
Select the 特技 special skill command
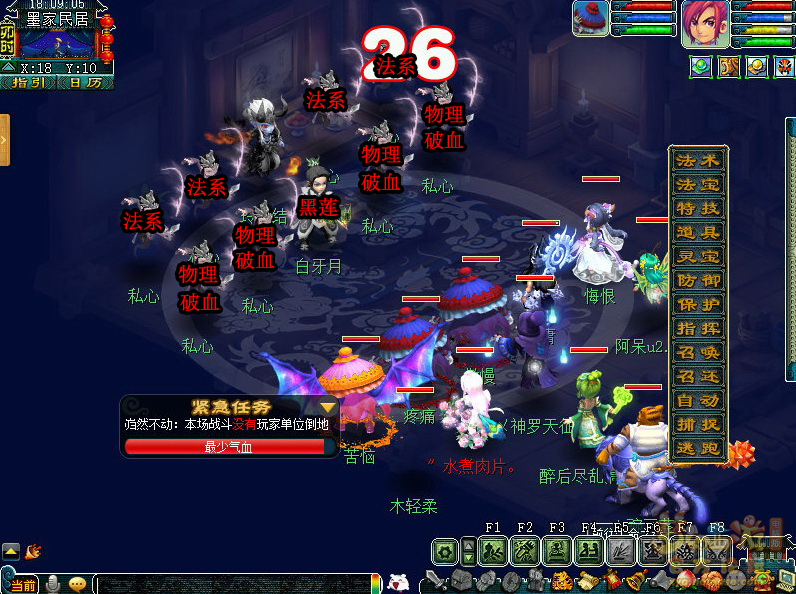pos(698,208)
